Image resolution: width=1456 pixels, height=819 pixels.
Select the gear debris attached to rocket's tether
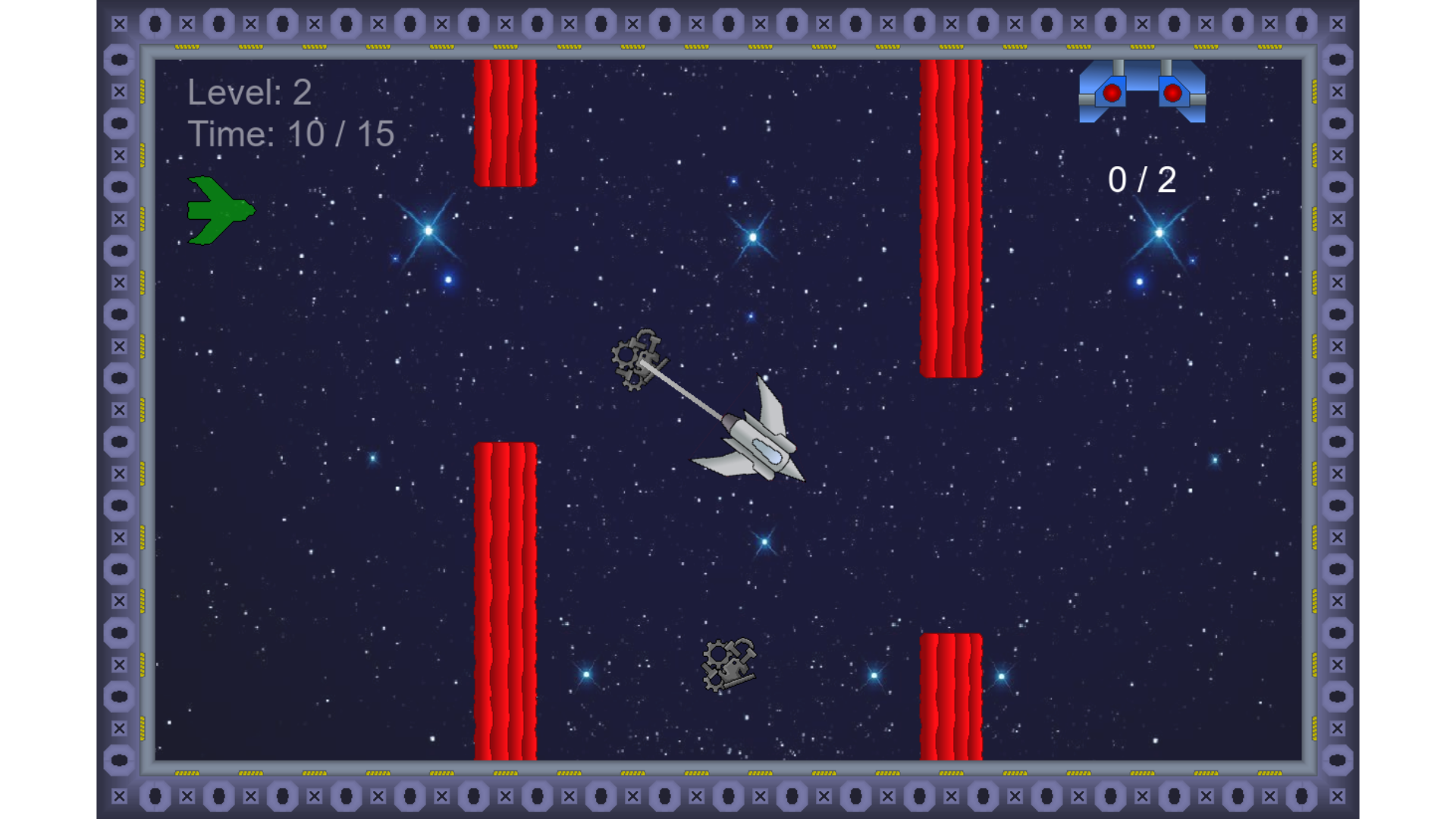637,360
